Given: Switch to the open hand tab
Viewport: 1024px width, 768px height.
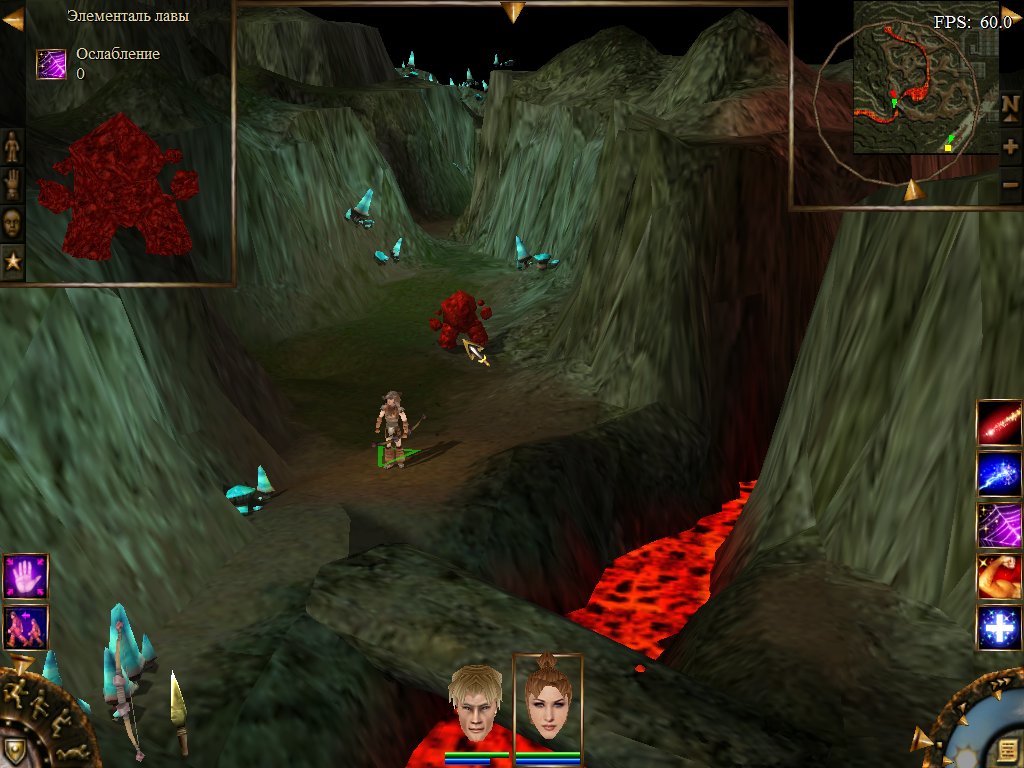Looking at the screenshot, I should 12,184.
